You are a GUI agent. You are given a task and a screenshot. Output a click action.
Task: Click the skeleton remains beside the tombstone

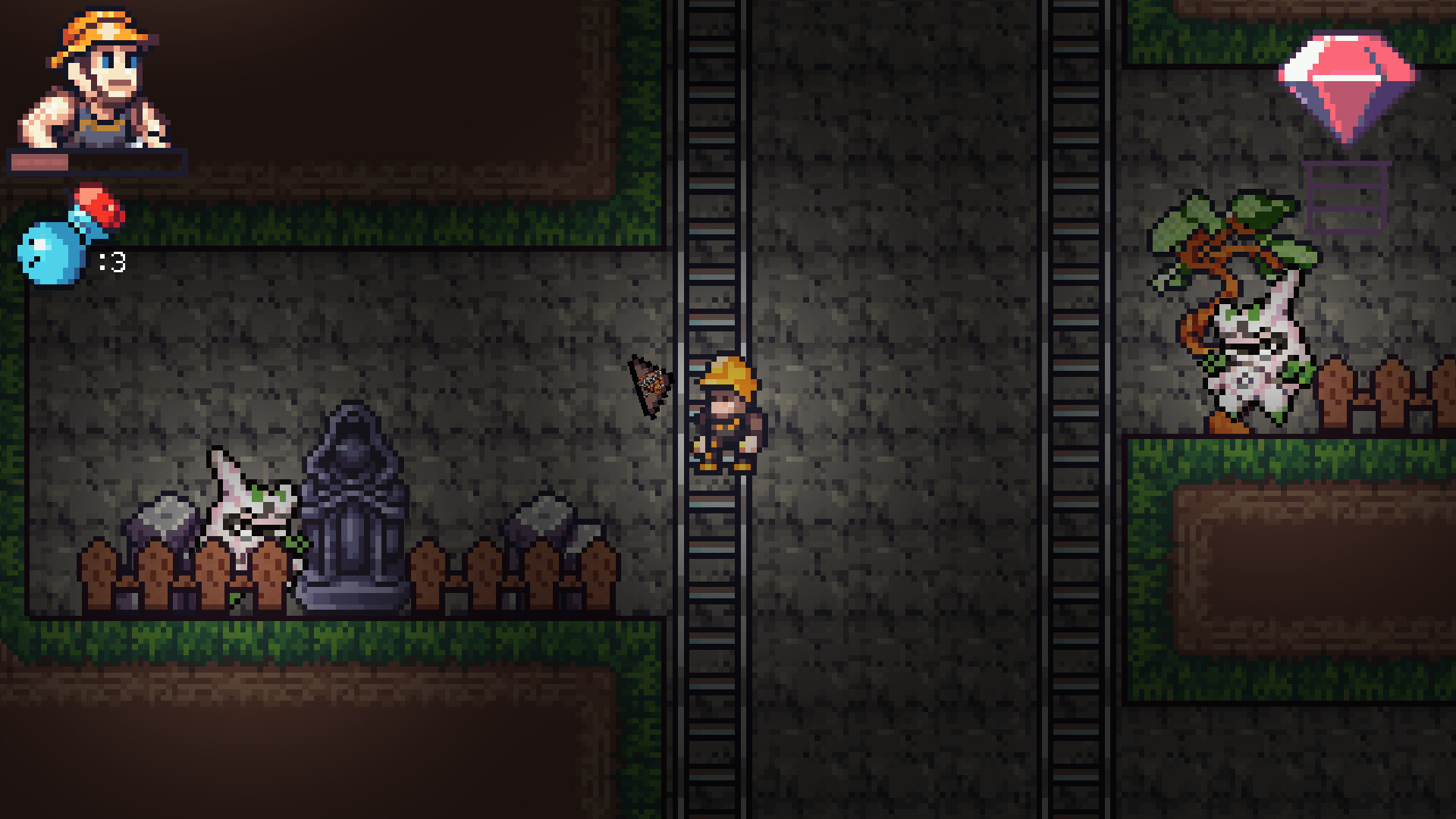click(250, 508)
